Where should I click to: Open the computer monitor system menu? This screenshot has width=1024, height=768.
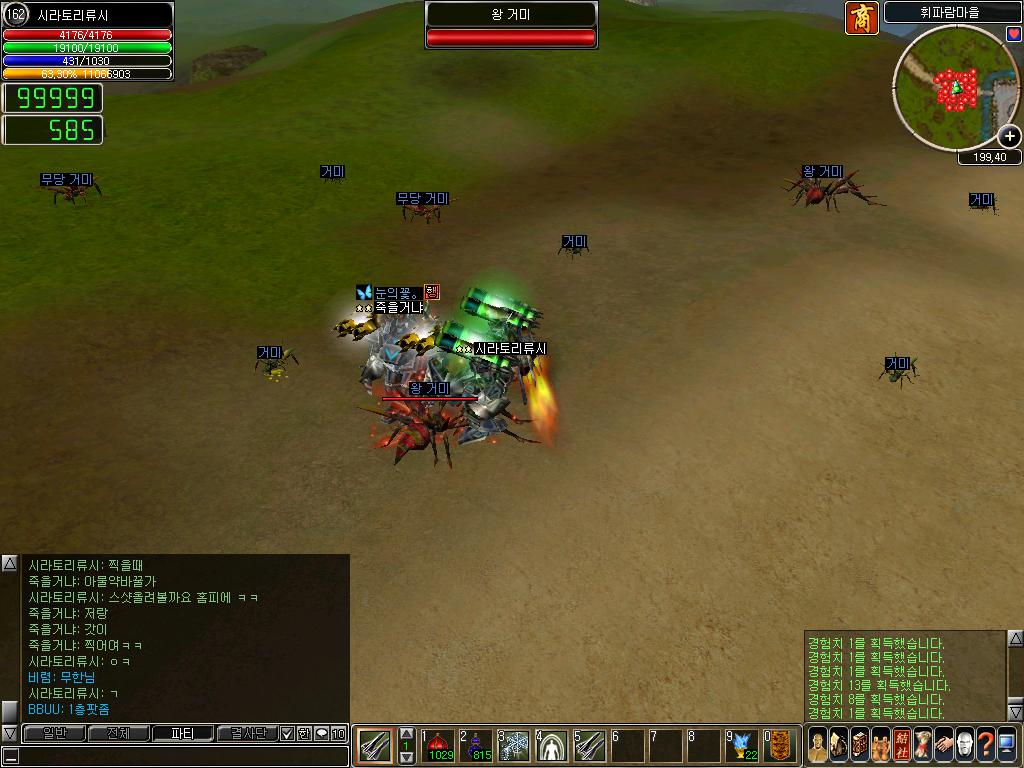click(x=1007, y=745)
